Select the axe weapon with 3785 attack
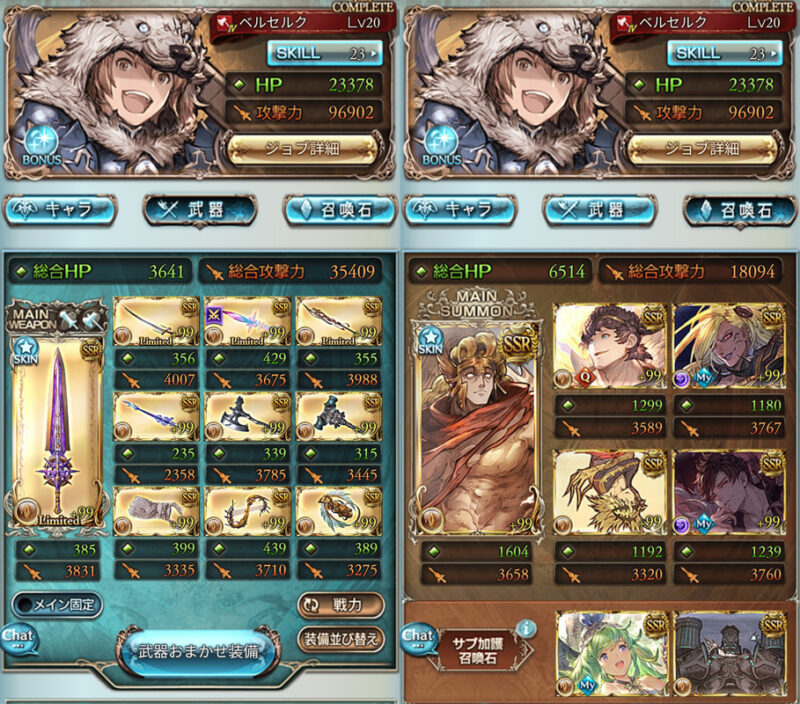The image size is (800, 704). click(248, 415)
